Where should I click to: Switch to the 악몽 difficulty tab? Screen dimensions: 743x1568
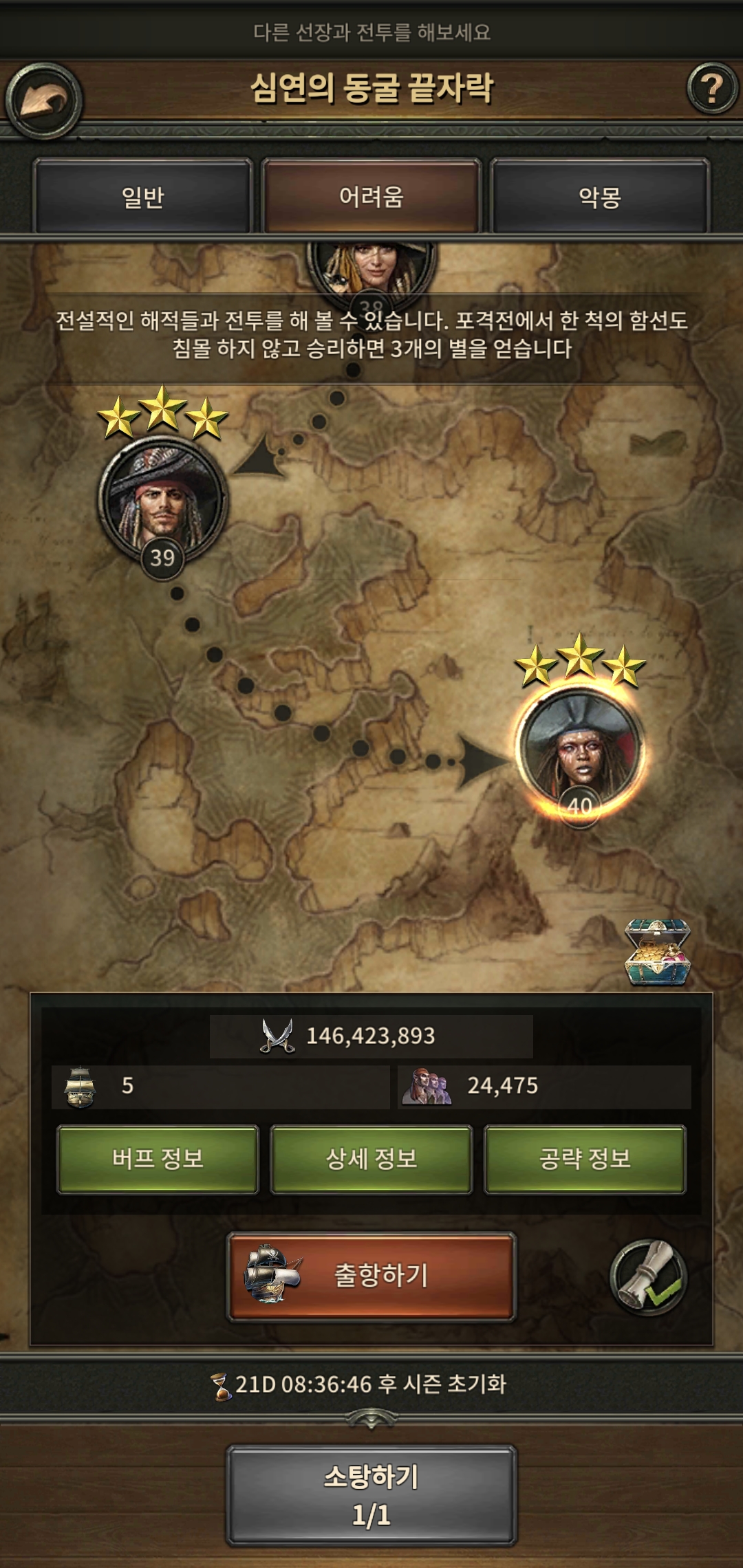(x=600, y=197)
